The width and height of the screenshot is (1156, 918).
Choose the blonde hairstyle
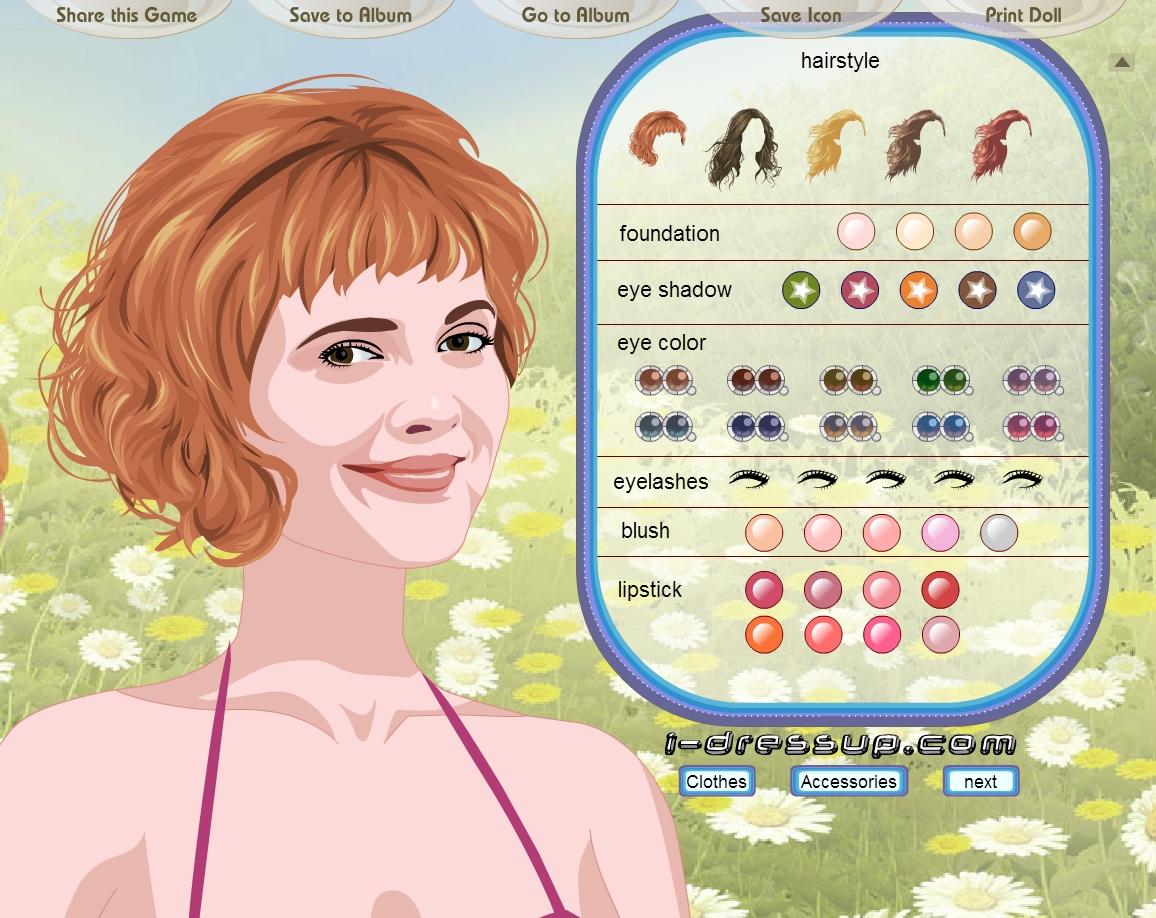click(x=834, y=143)
